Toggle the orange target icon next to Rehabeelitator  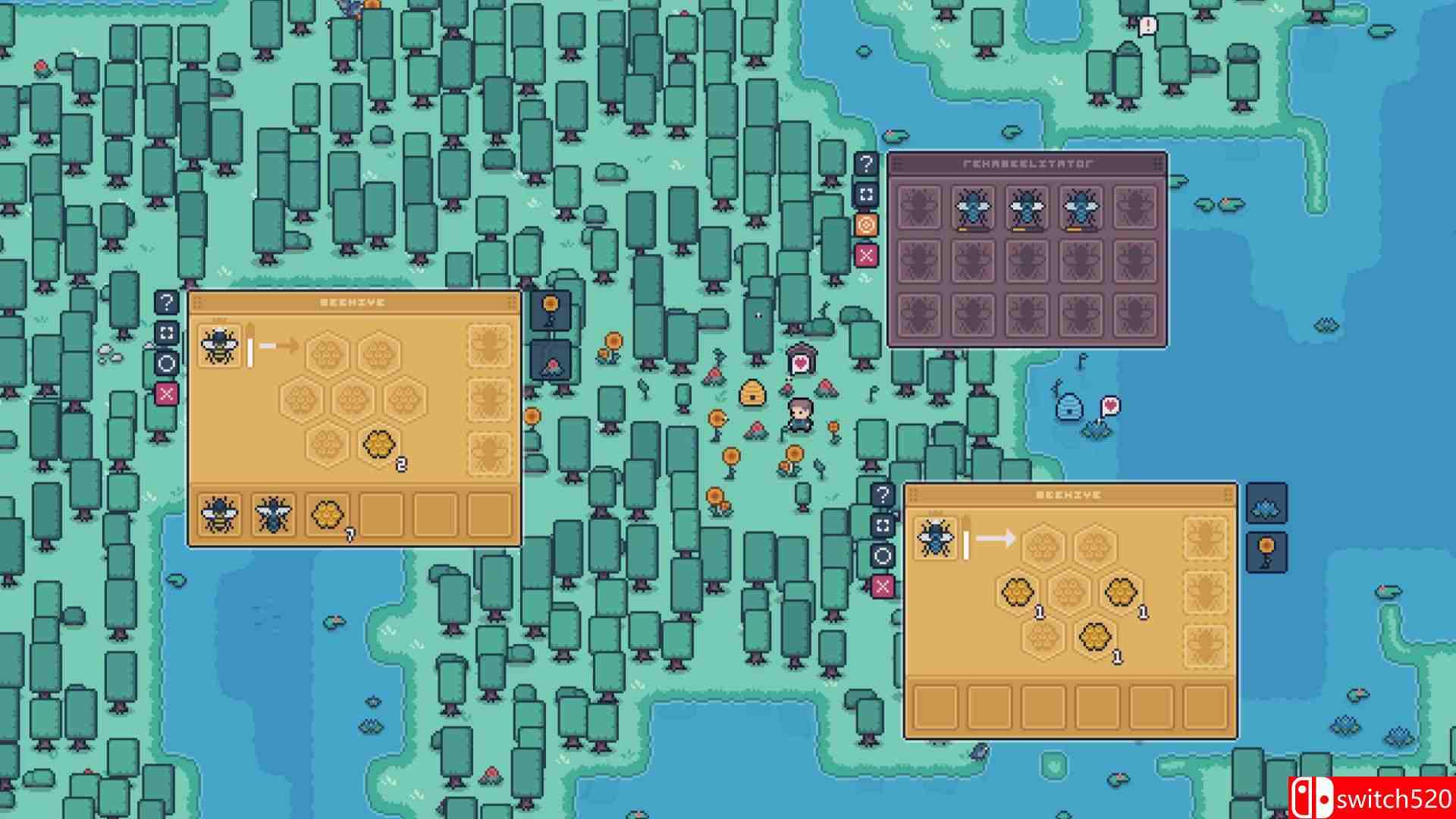[x=865, y=224]
